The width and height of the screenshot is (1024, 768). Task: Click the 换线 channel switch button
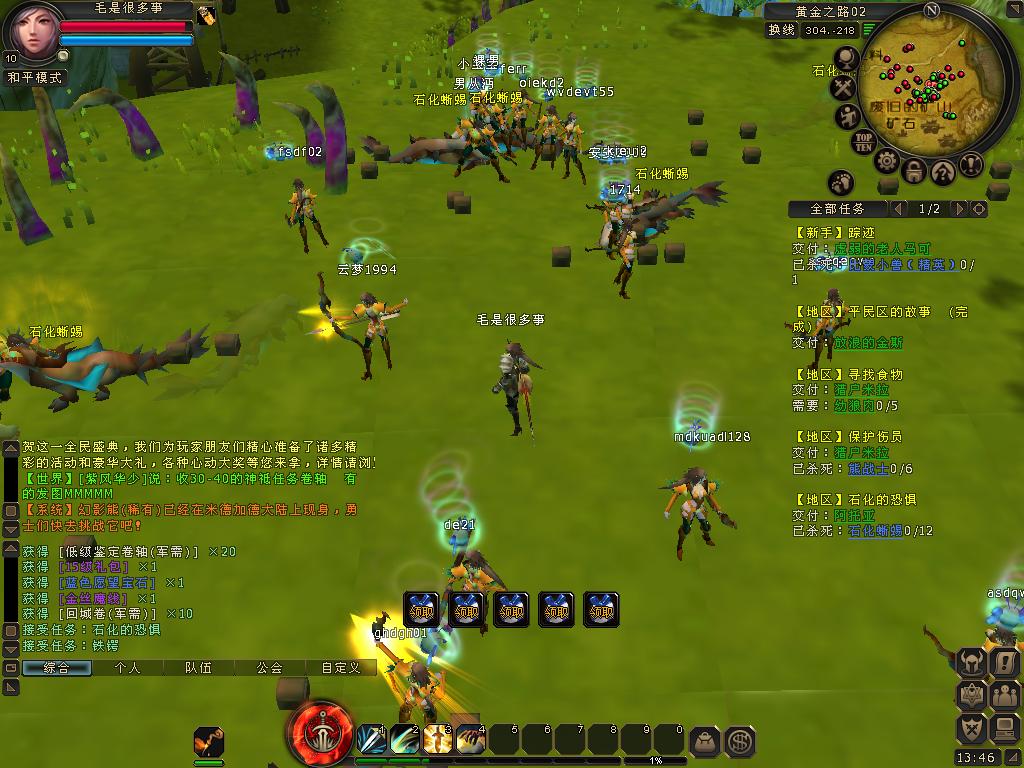781,30
